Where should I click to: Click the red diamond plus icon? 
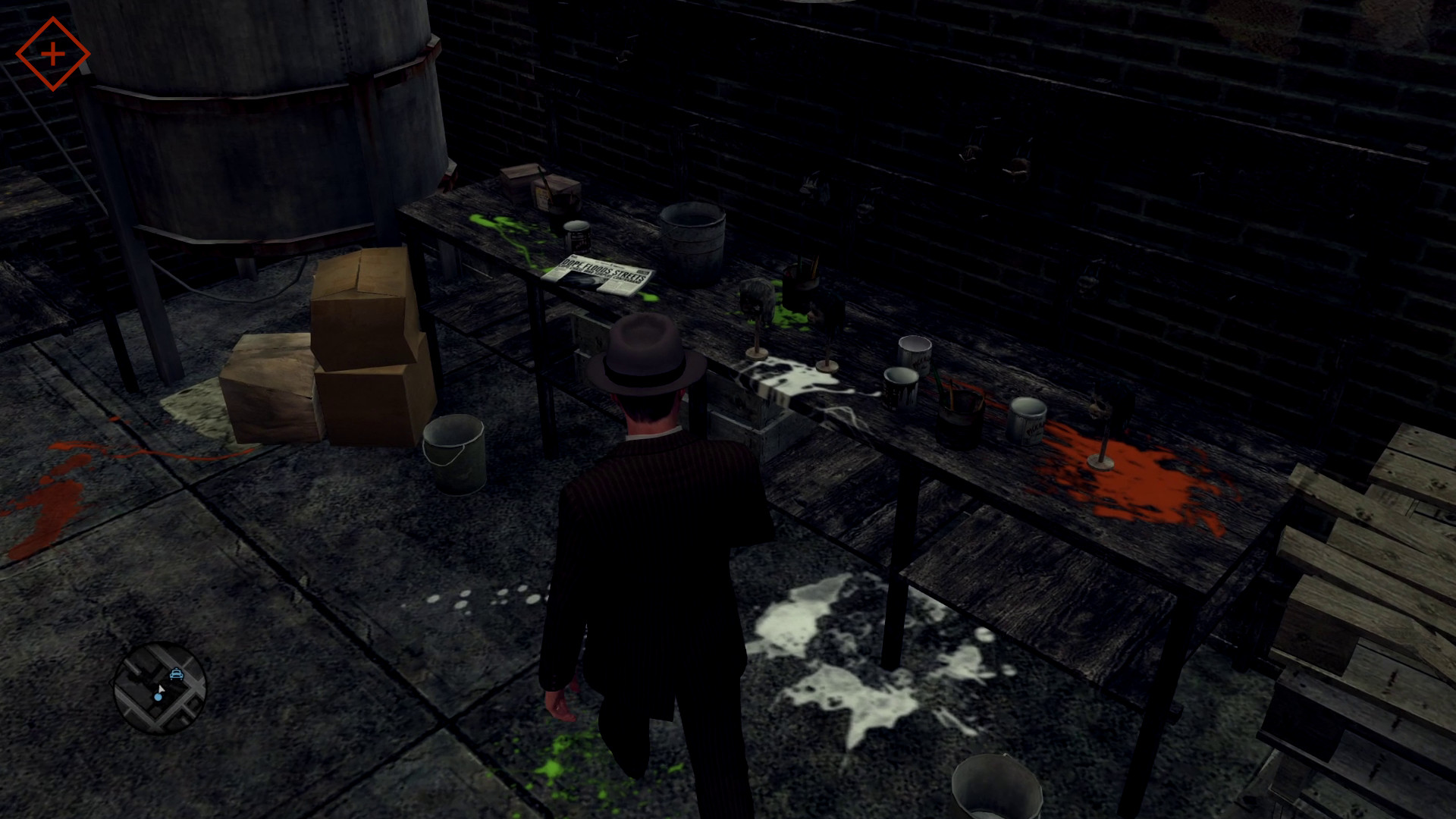point(52,54)
